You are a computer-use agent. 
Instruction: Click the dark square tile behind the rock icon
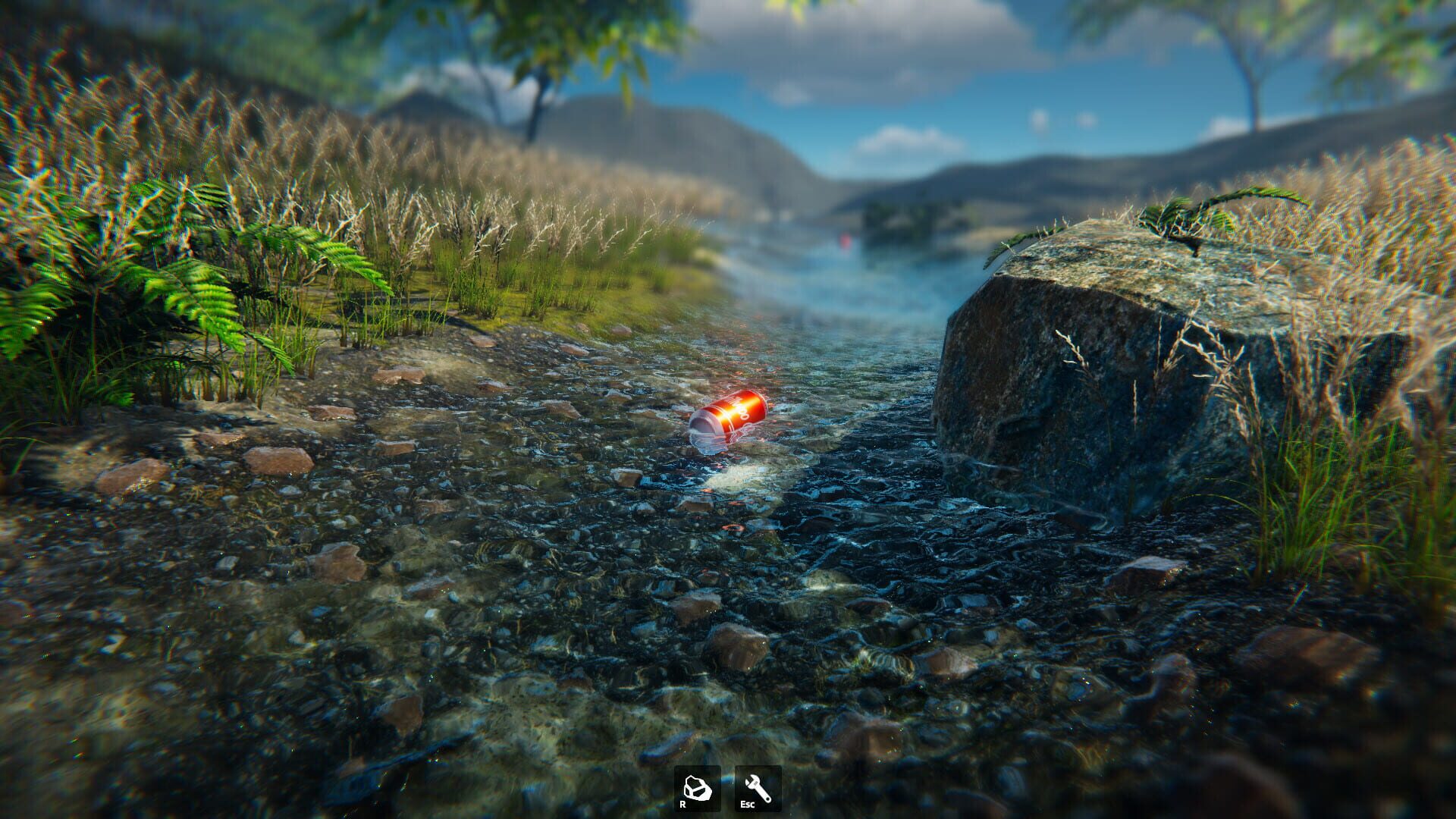click(x=698, y=789)
